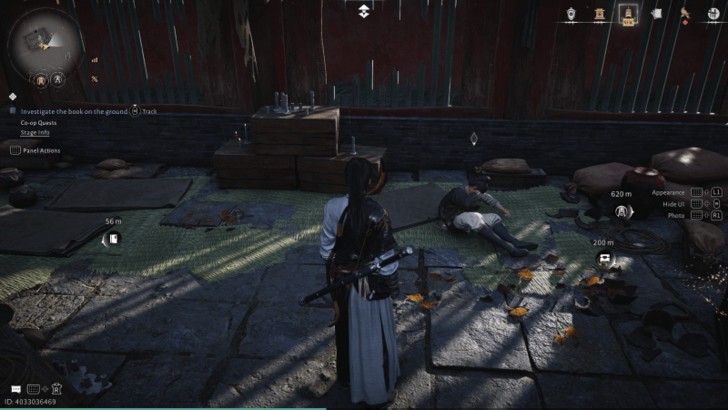The image size is (728, 410).
Task: Open the Co-op Quests entry
Action: (x=40, y=122)
